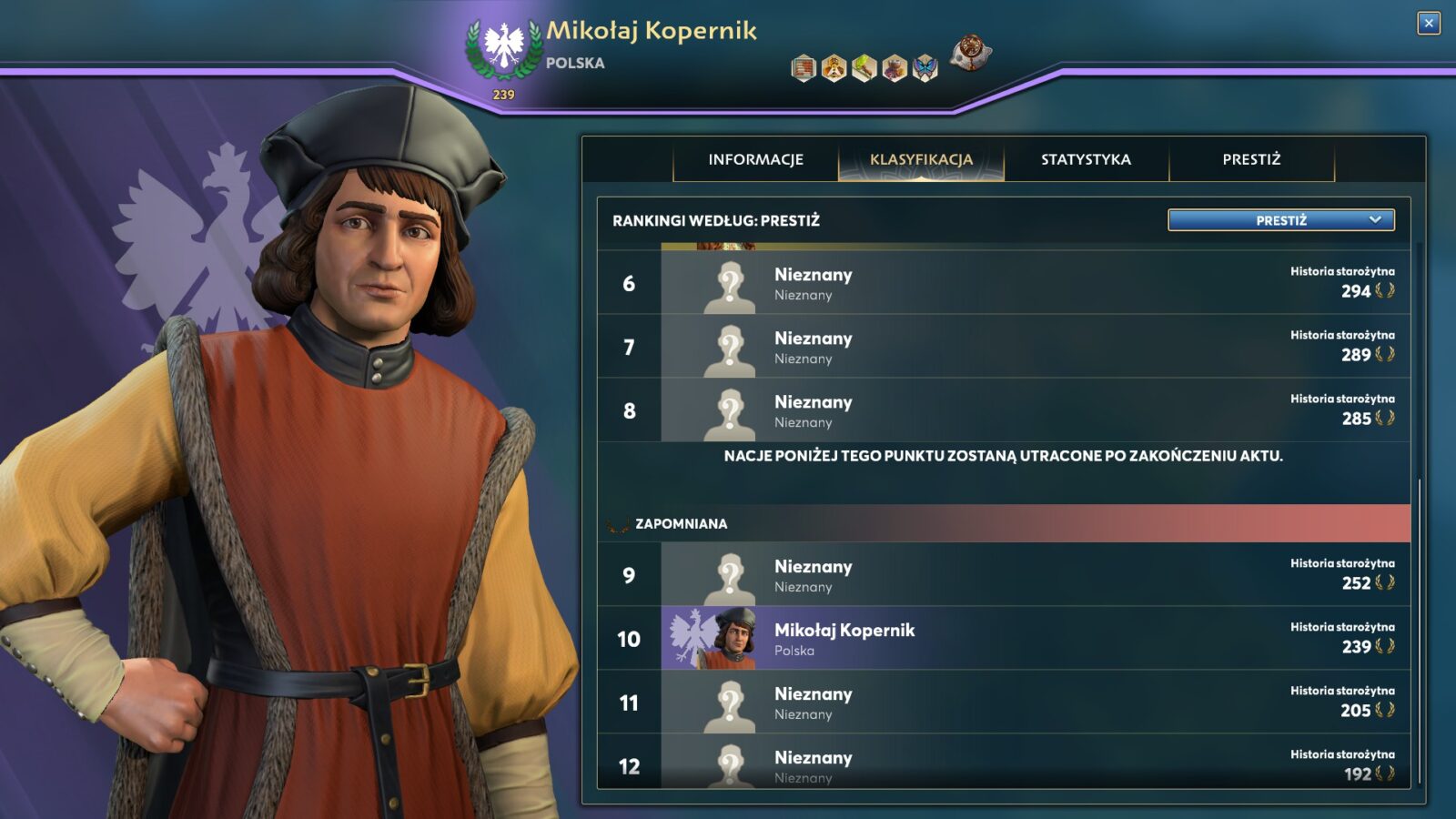
Task: Show the Prestiż tab
Action: tap(1251, 159)
